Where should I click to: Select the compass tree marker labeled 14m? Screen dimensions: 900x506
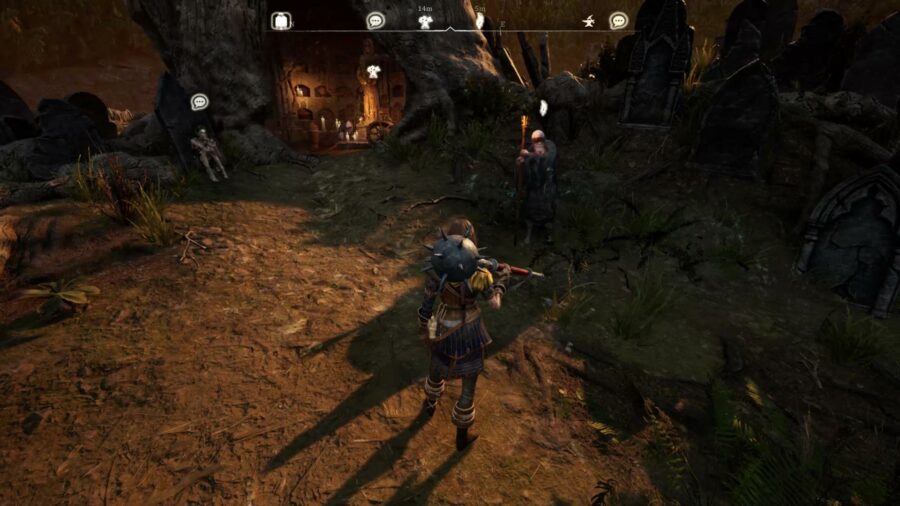pyautogui.click(x=425, y=21)
